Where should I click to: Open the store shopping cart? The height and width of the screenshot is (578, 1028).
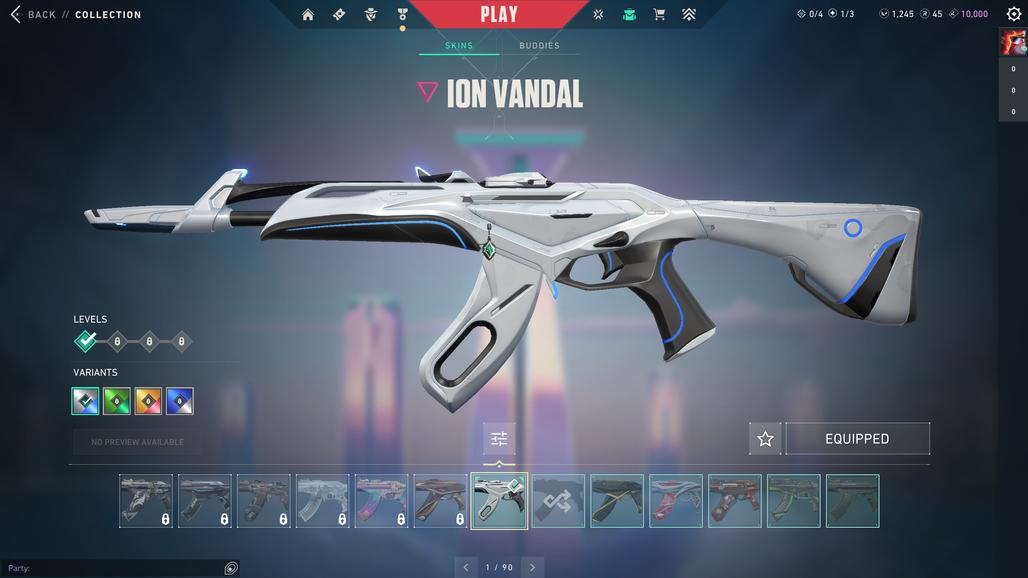(x=659, y=15)
